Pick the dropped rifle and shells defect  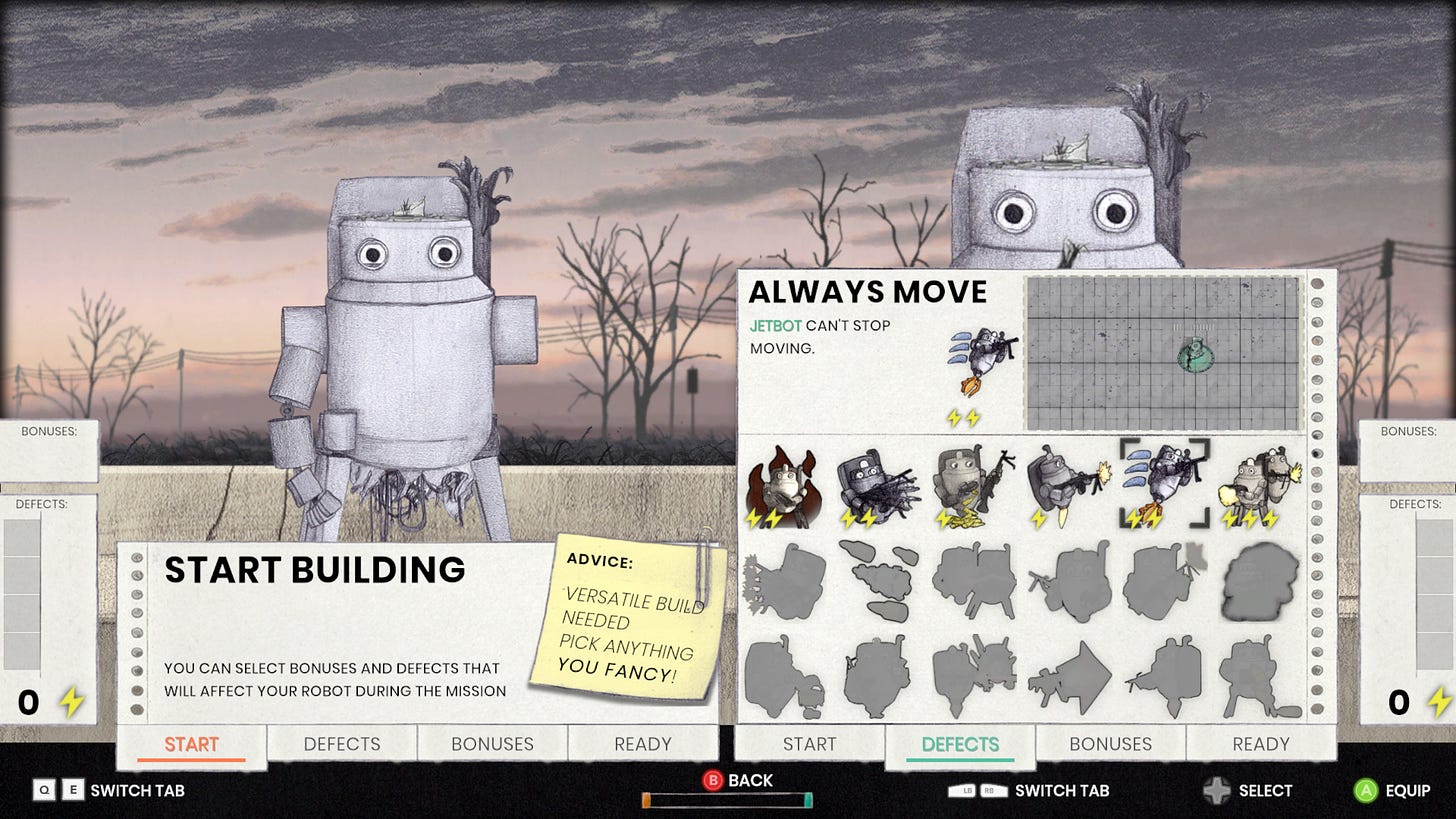tap(972, 486)
